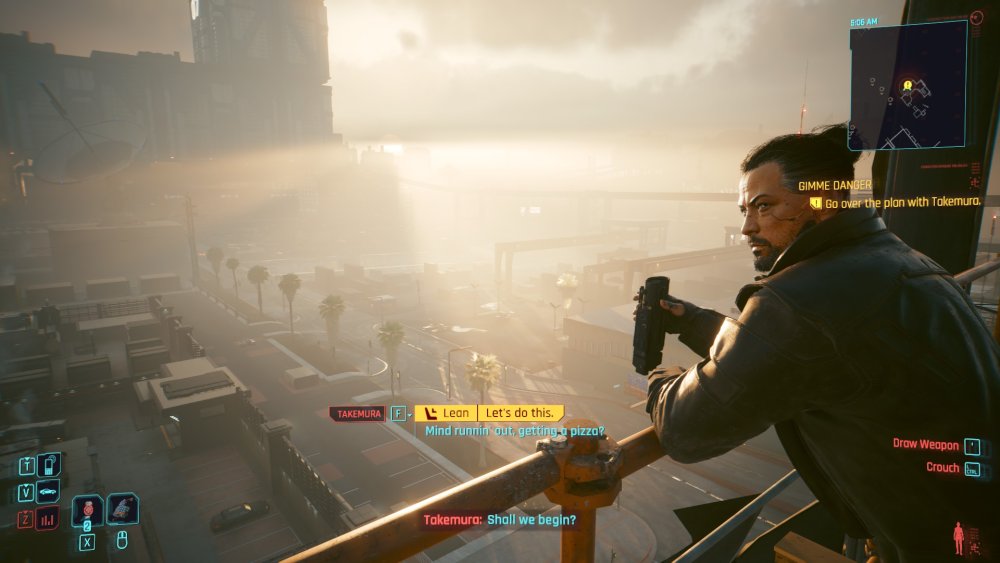Call your vehicle with the car icon
Screen dimensions: 1000x563
[x=48, y=491]
